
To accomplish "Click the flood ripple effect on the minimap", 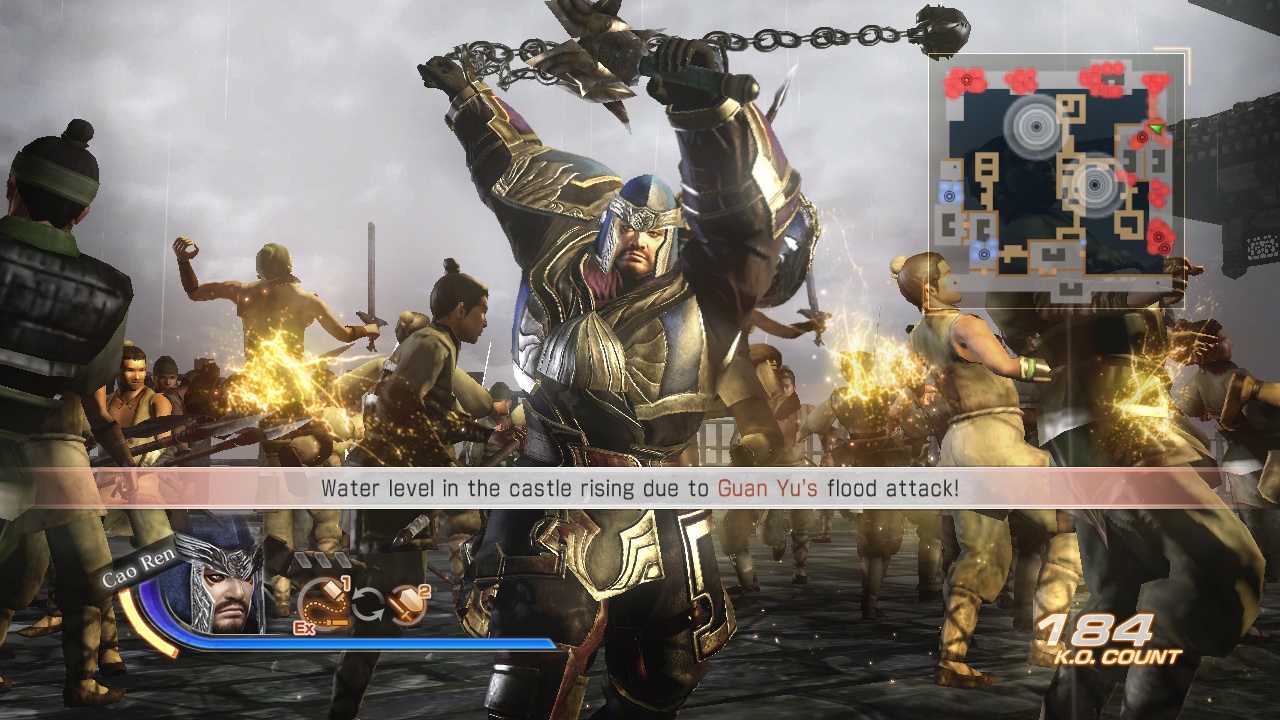I will 1036,128.
